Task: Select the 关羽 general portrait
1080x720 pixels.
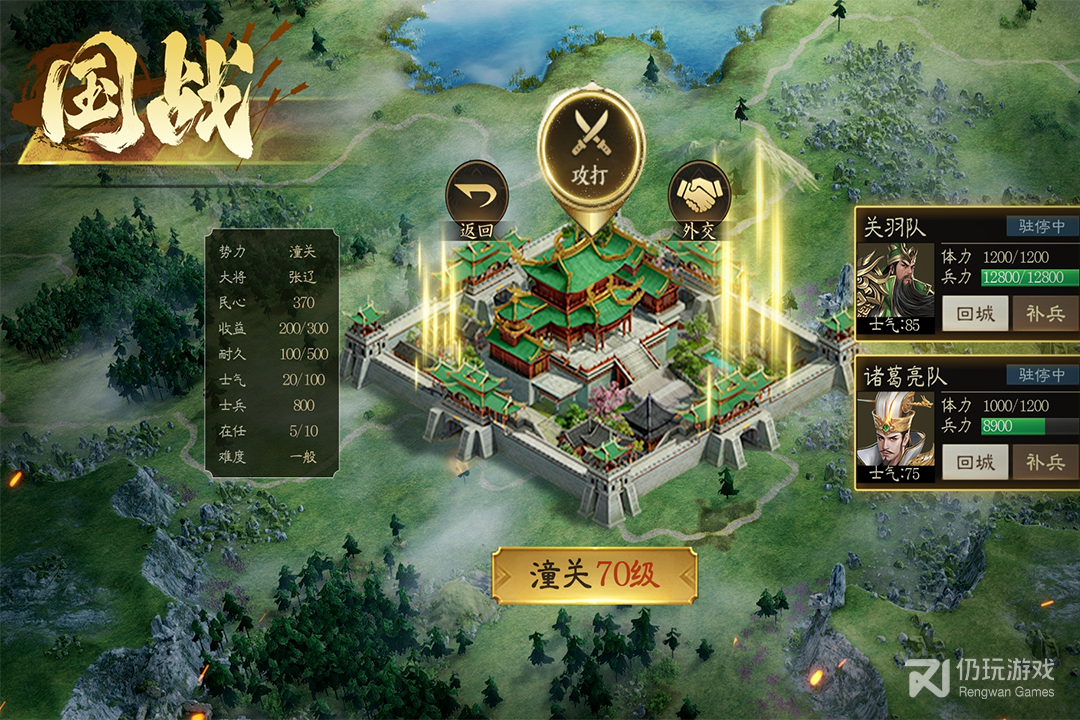Action: pos(896,287)
